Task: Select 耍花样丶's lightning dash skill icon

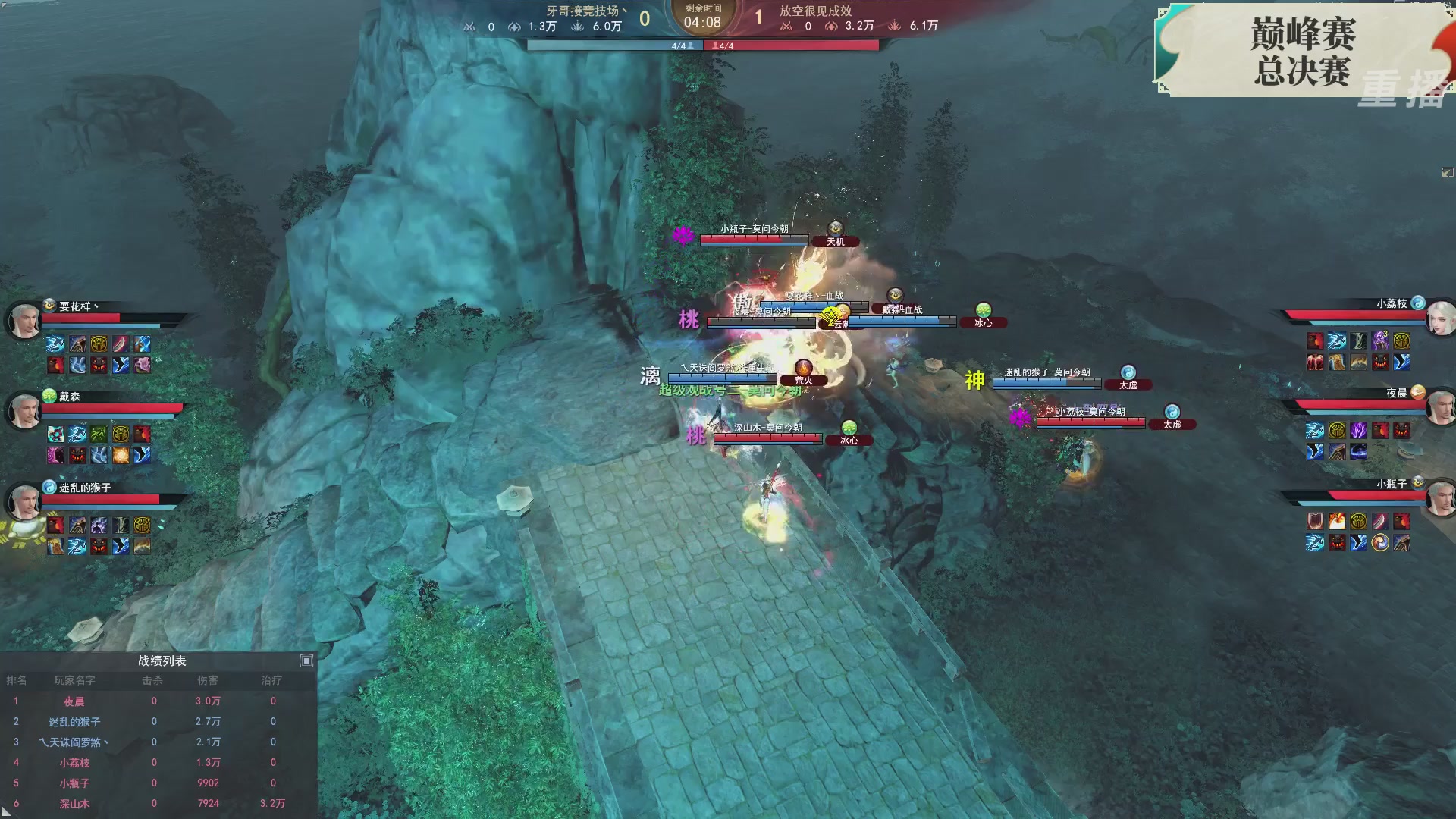Action: tap(55, 344)
